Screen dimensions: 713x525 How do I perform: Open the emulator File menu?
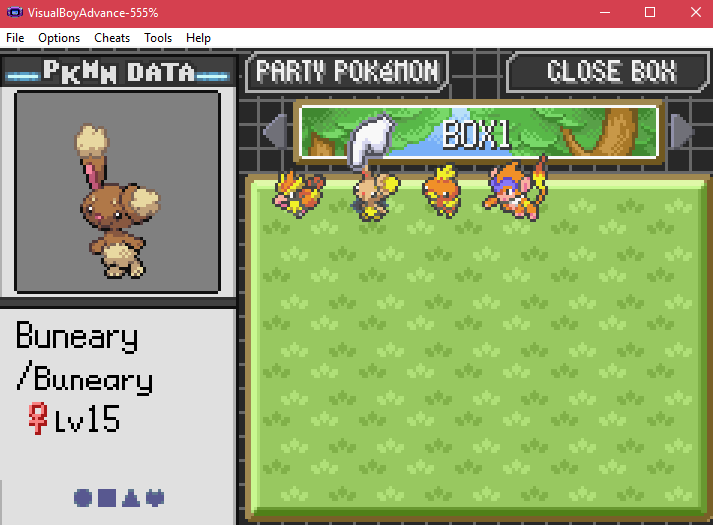click(x=15, y=38)
